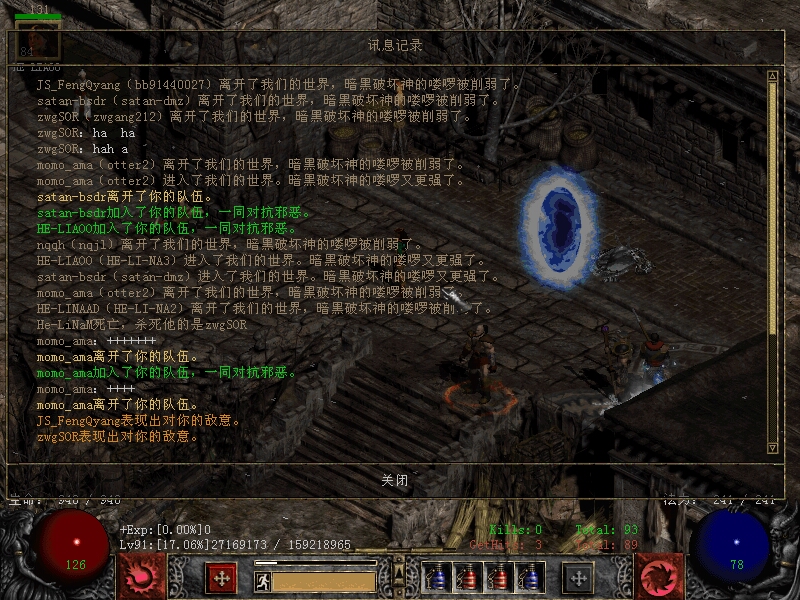Screen dimensions: 800x600
Task: Click the new skill button right of belt
Action: pos(578,578)
